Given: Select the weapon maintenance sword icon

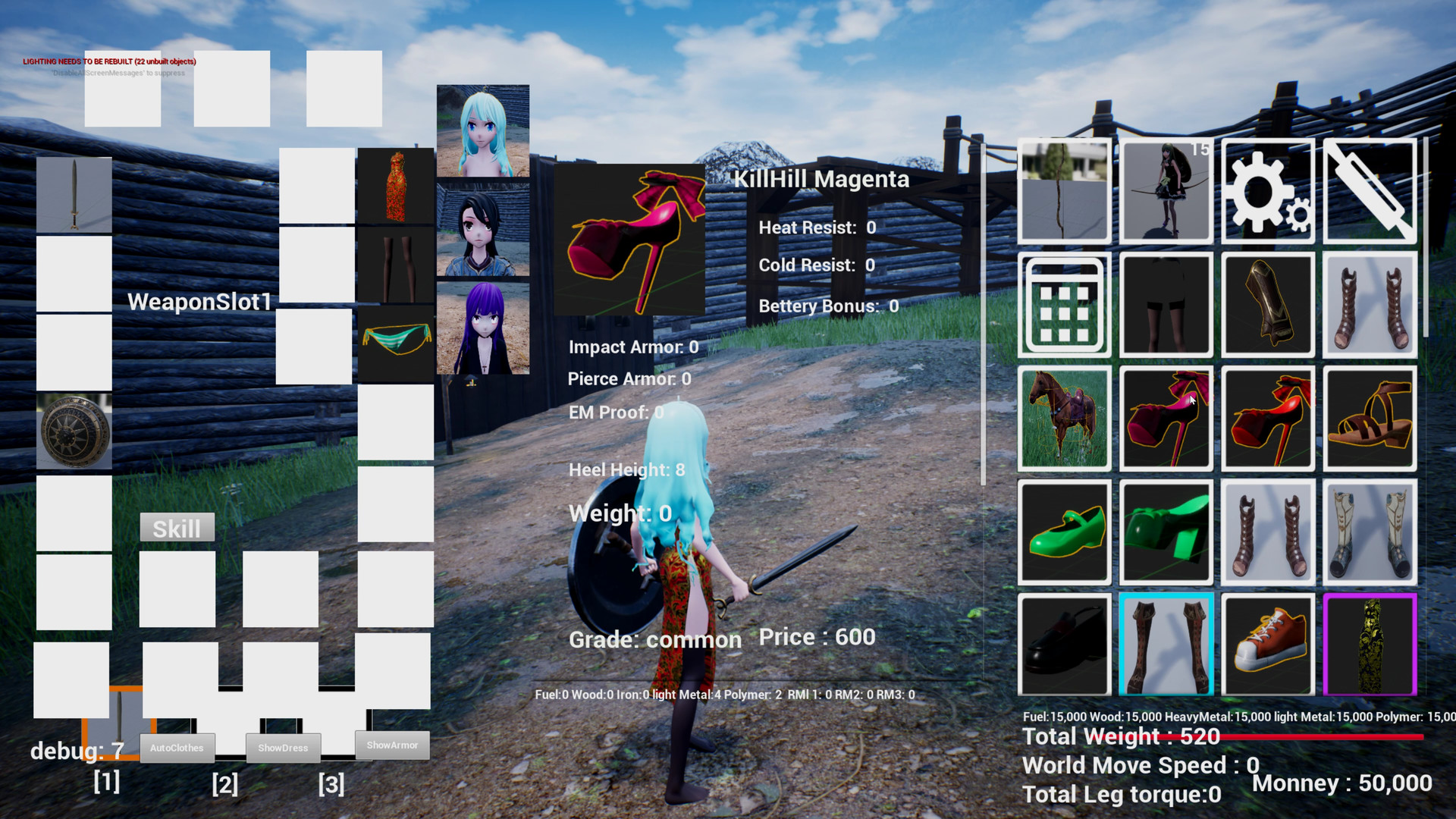Looking at the screenshot, I should (1370, 190).
